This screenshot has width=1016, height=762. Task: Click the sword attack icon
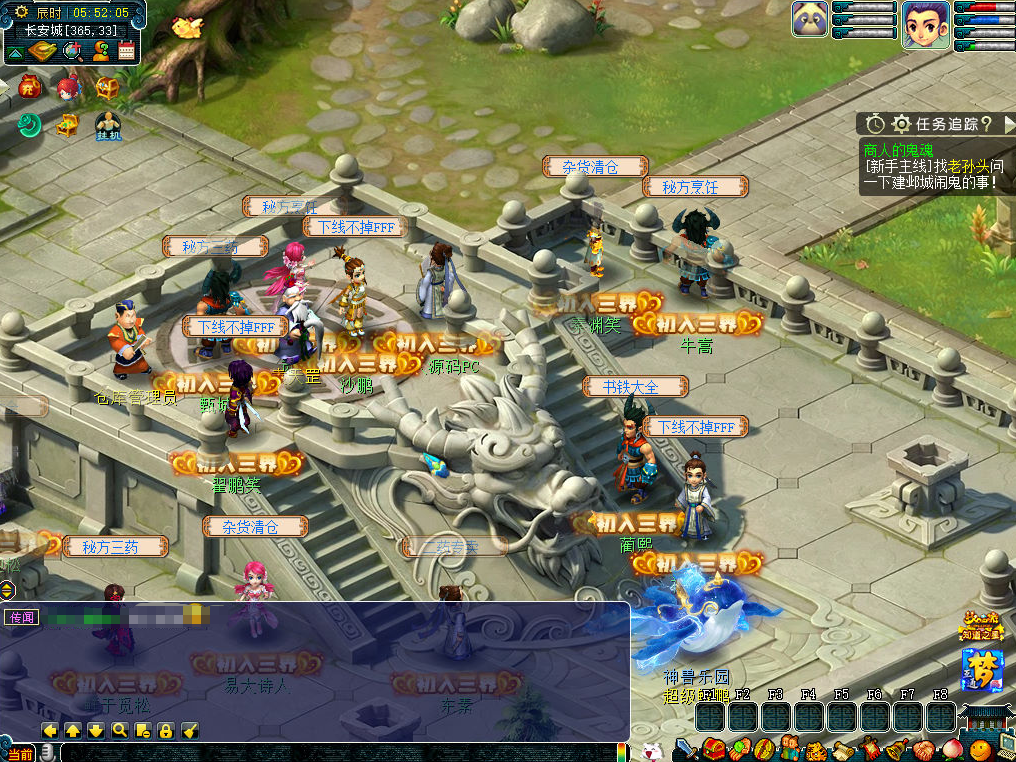pos(687,749)
